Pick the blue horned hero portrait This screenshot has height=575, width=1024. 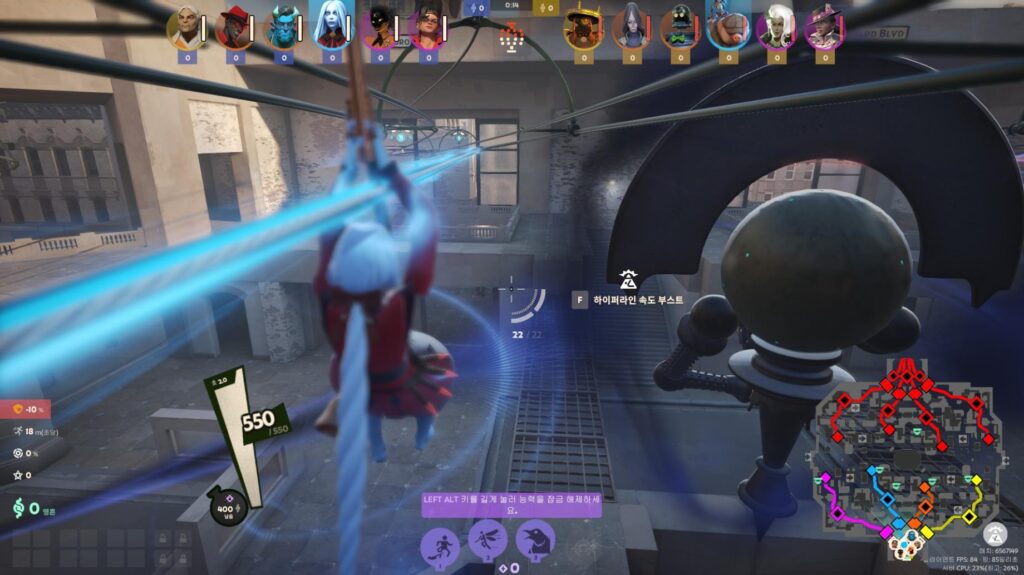tap(284, 27)
